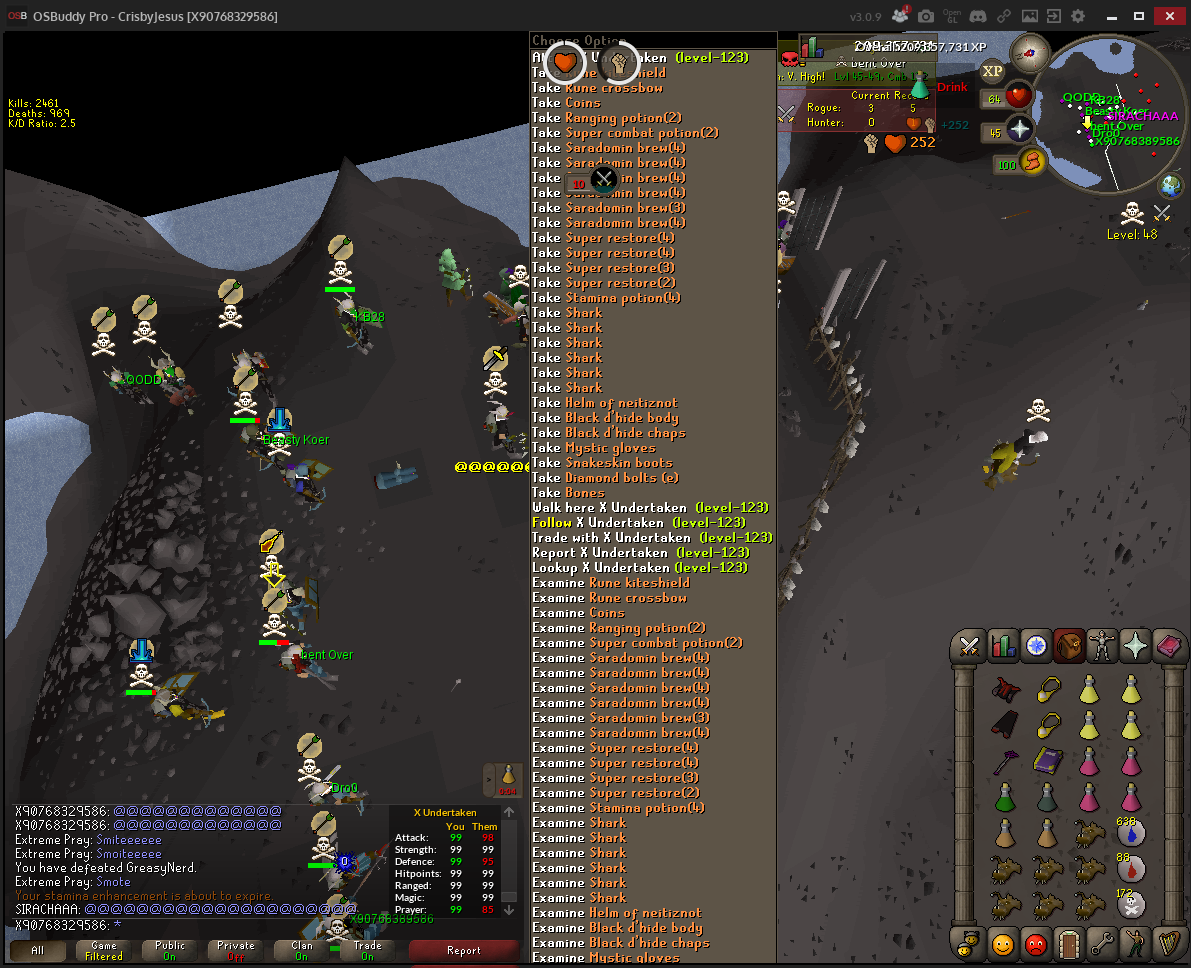Select Trade with X Undertaken
1191x968 pixels.
pos(651,538)
